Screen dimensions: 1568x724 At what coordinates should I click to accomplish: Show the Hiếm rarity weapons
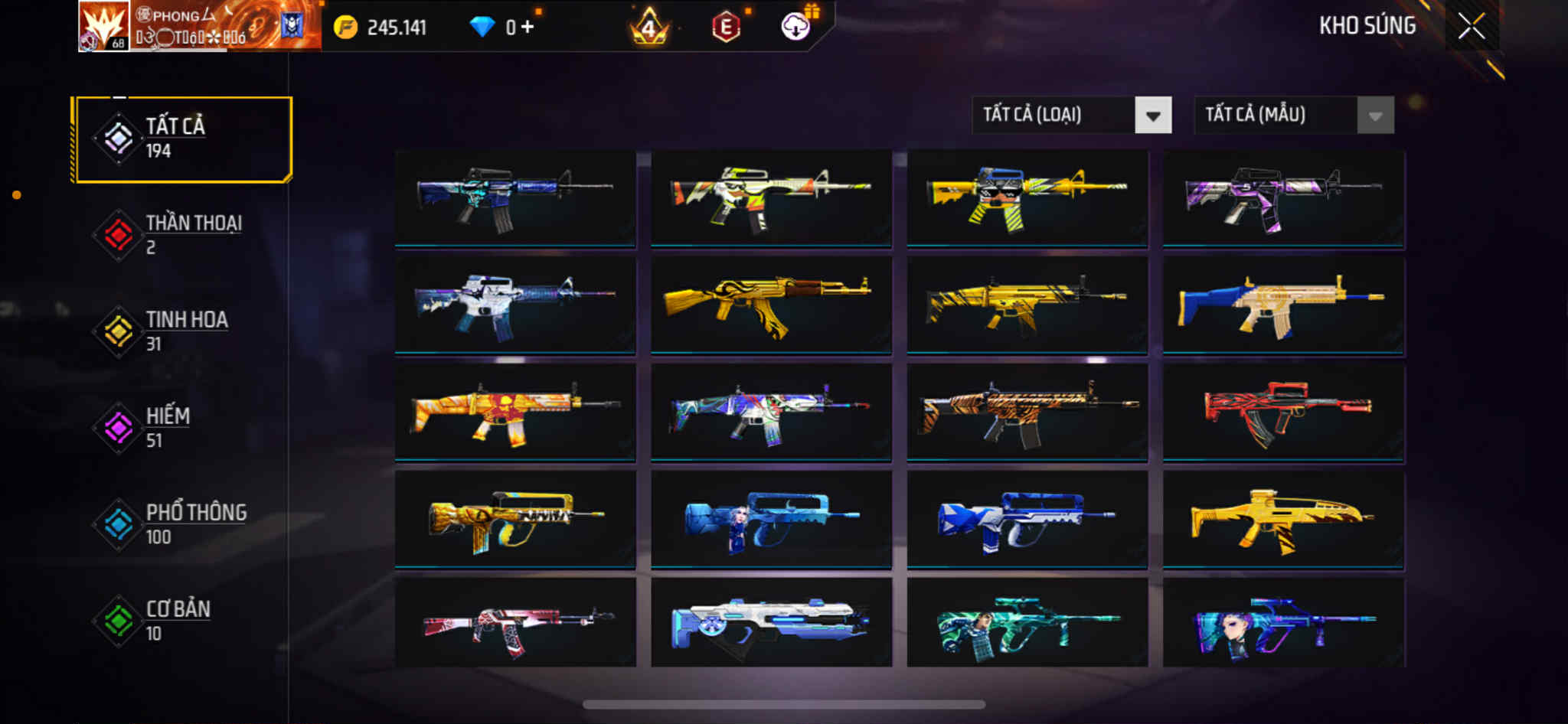pos(182,427)
